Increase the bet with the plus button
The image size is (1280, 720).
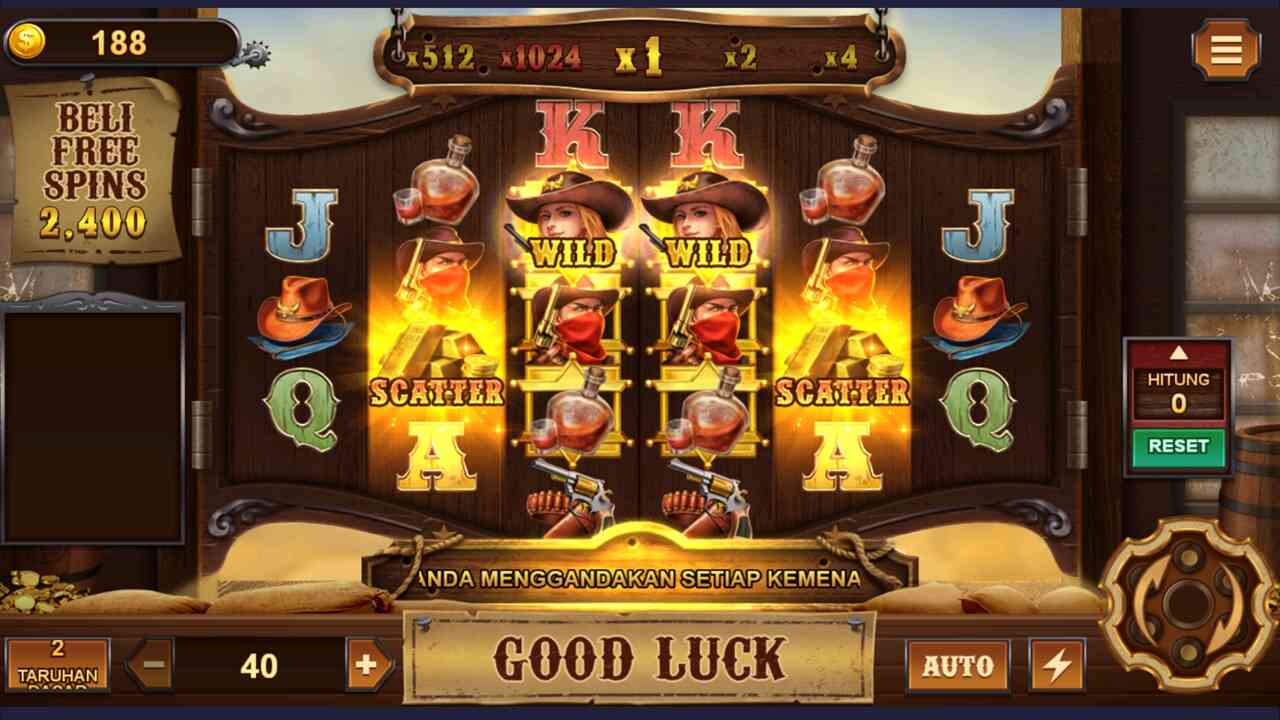click(x=367, y=665)
